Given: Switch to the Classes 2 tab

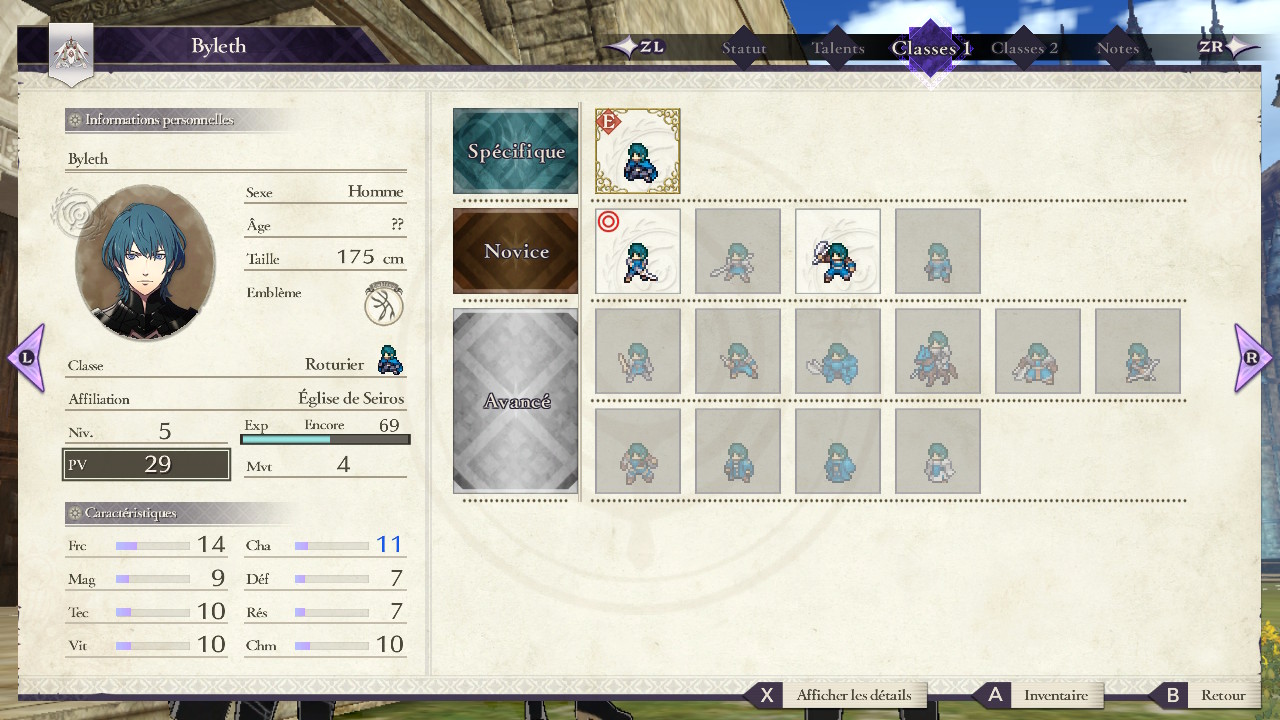Looking at the screenshot, I should click(x=1024, y=48).
